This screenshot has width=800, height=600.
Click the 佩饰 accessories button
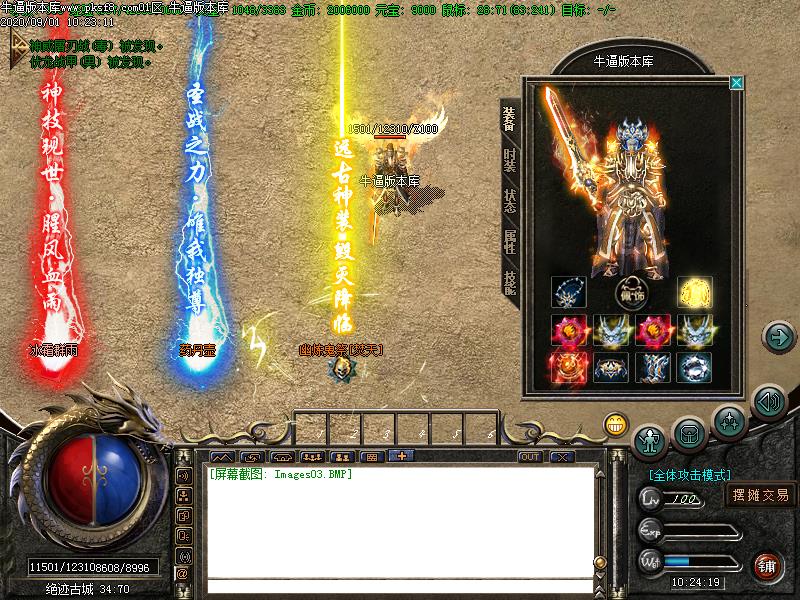coord(630,294)
